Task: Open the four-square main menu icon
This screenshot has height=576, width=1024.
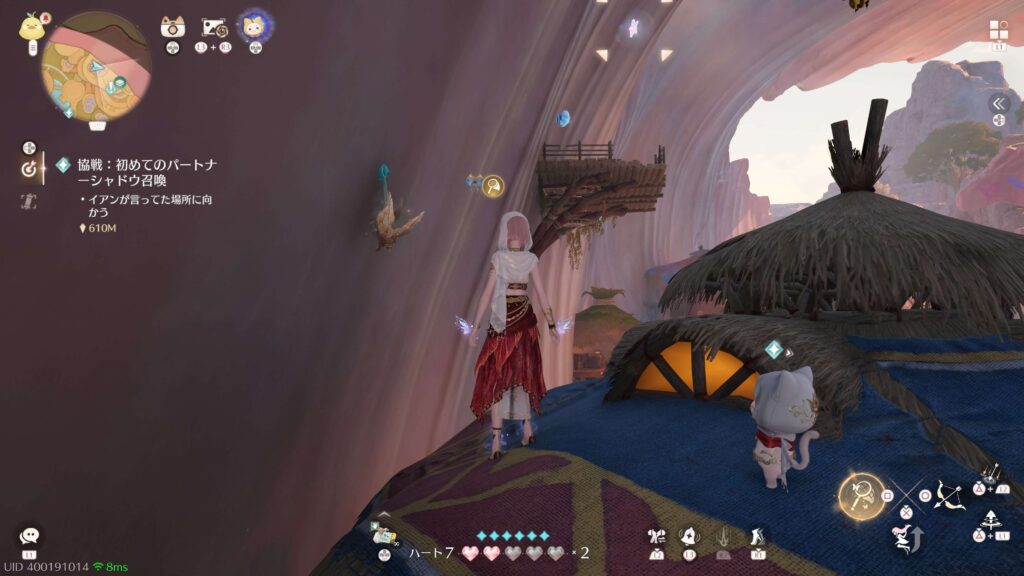Action: pyautogui.click(x=998, y=30)
